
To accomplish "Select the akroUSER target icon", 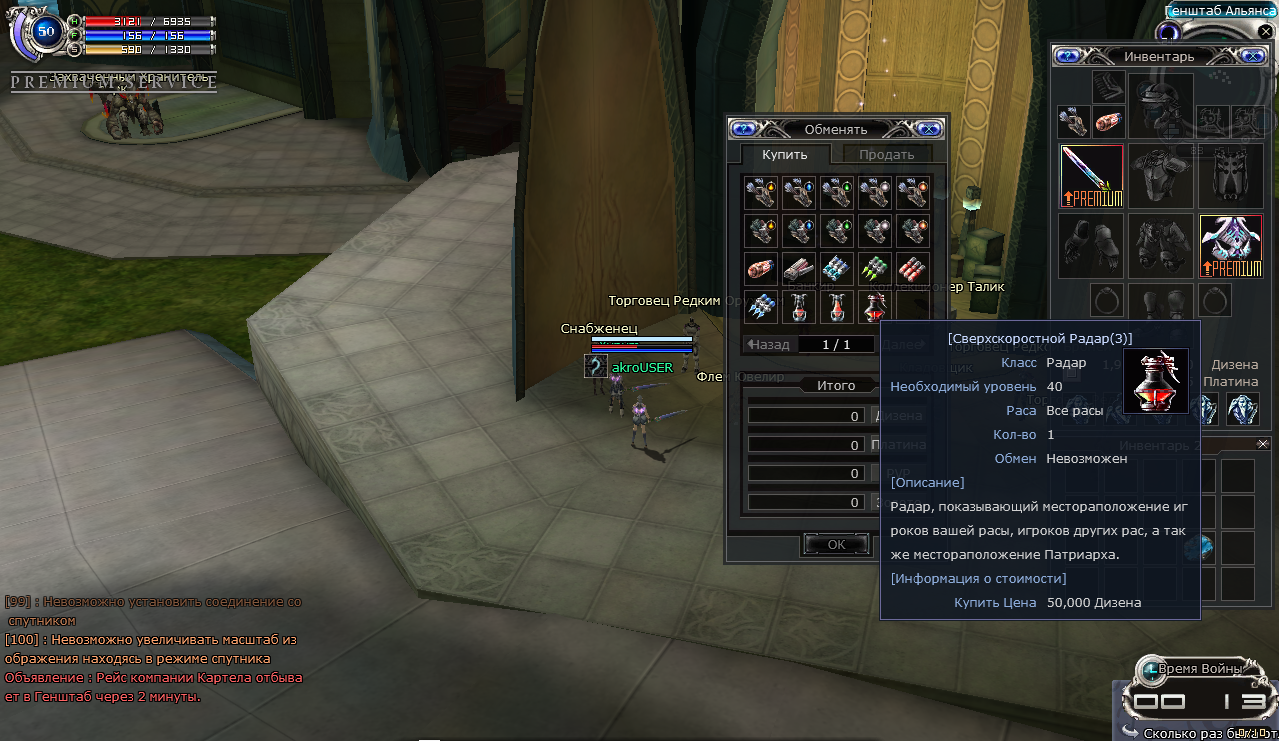I will pos(596,367).
